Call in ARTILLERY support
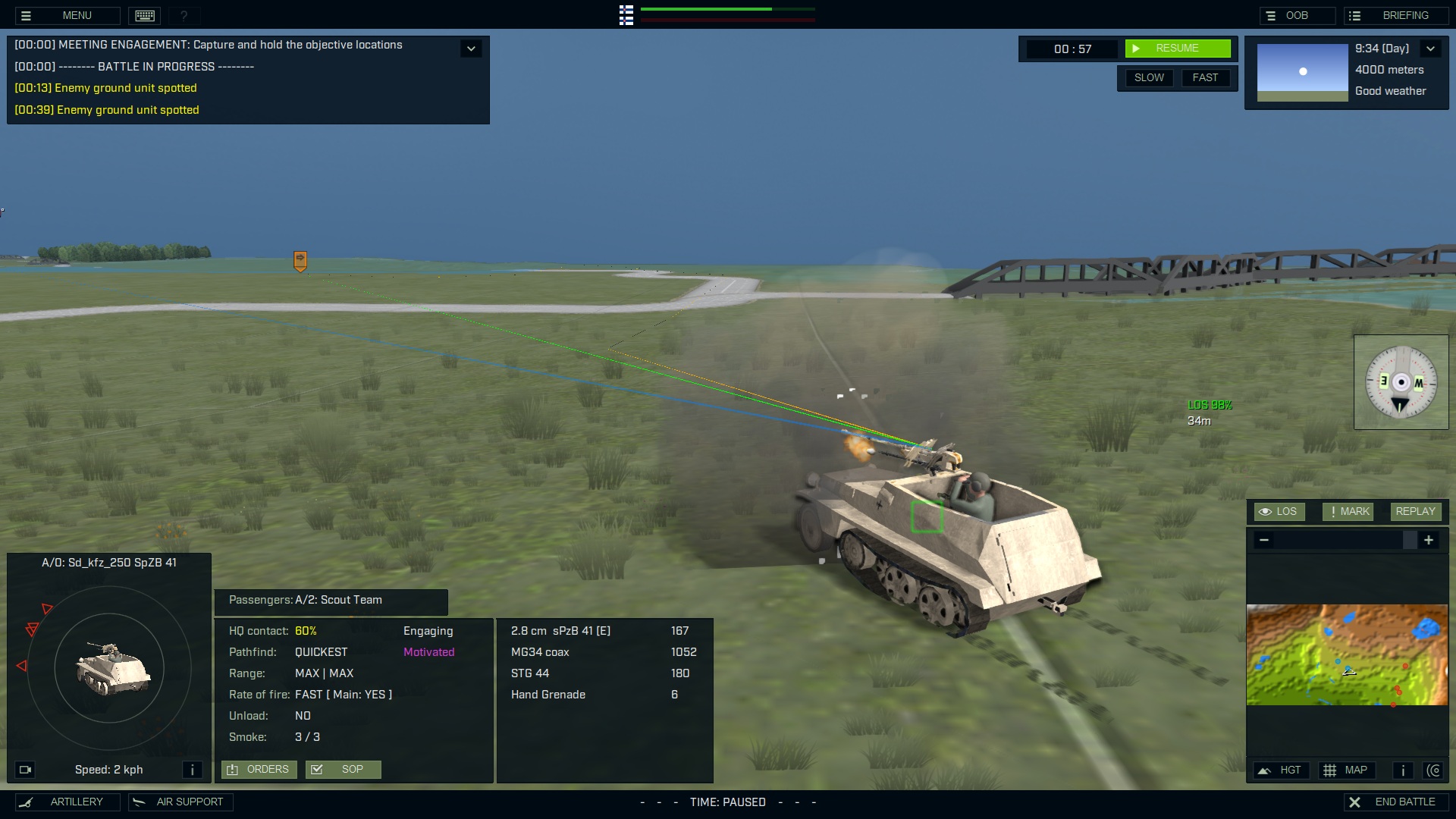Image resolution: width=1456 pixels, height=819 pixels. pos(67,802)
